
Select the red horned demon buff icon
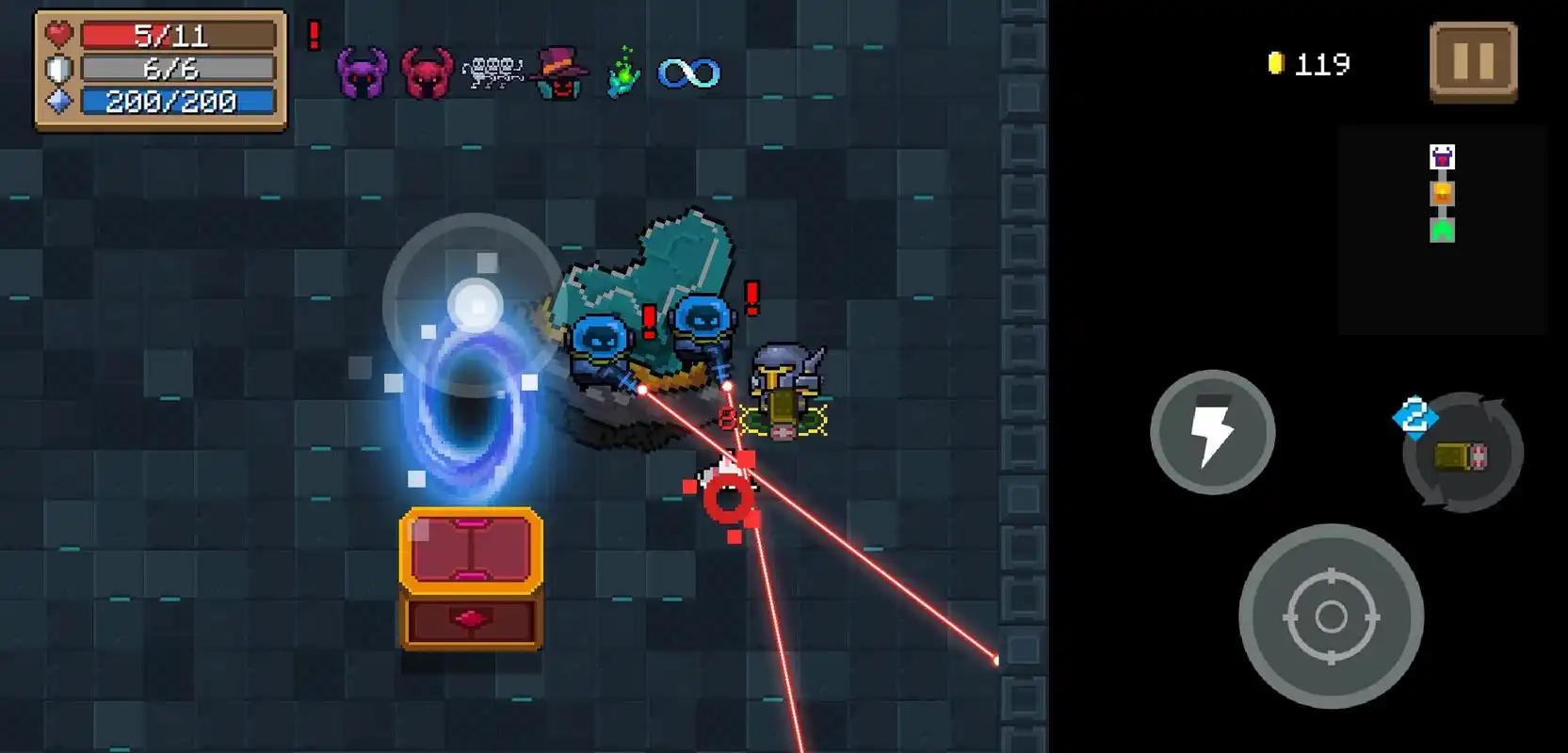point(427,72)
